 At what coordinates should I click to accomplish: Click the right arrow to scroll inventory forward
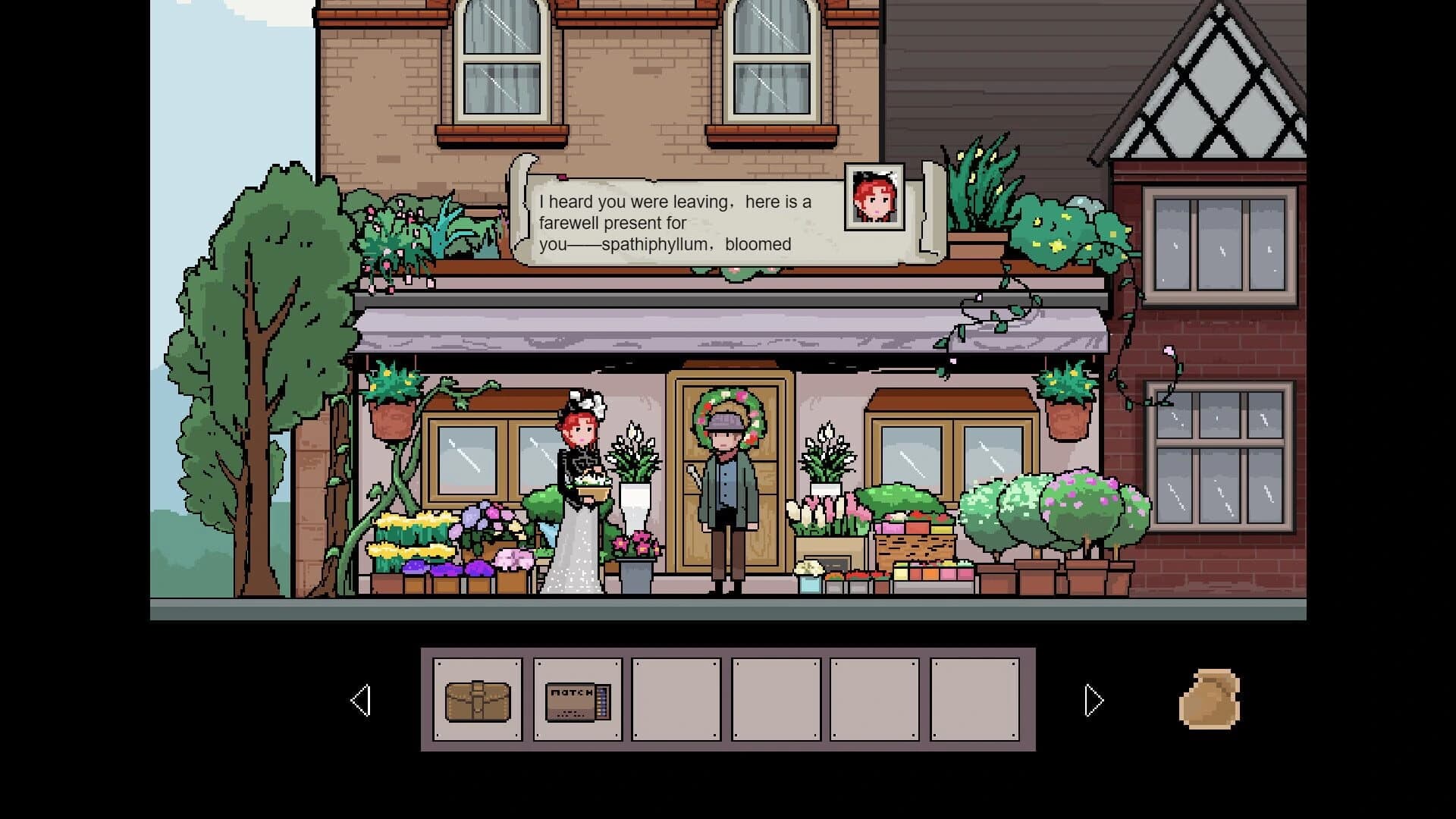[x=1092, y=699]
